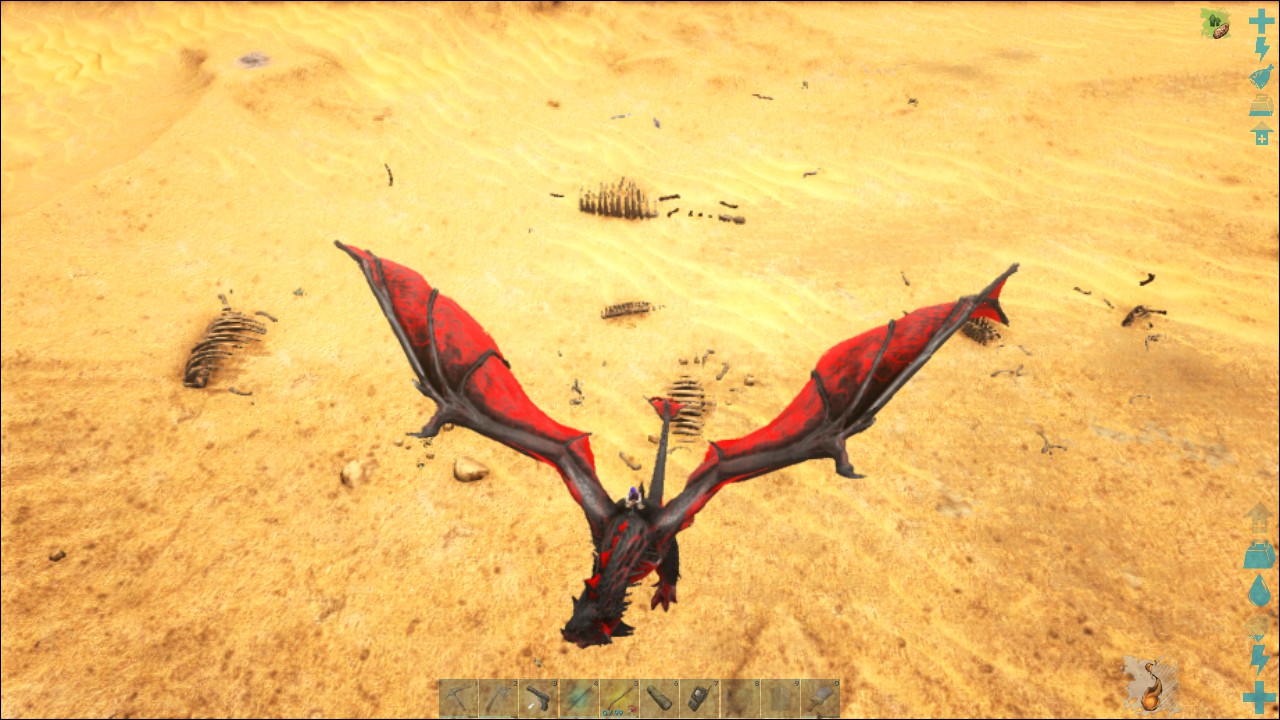Click the green house-and-meat buff icon
Screen dimensions: 1280x720
[x=1215, y=24]
